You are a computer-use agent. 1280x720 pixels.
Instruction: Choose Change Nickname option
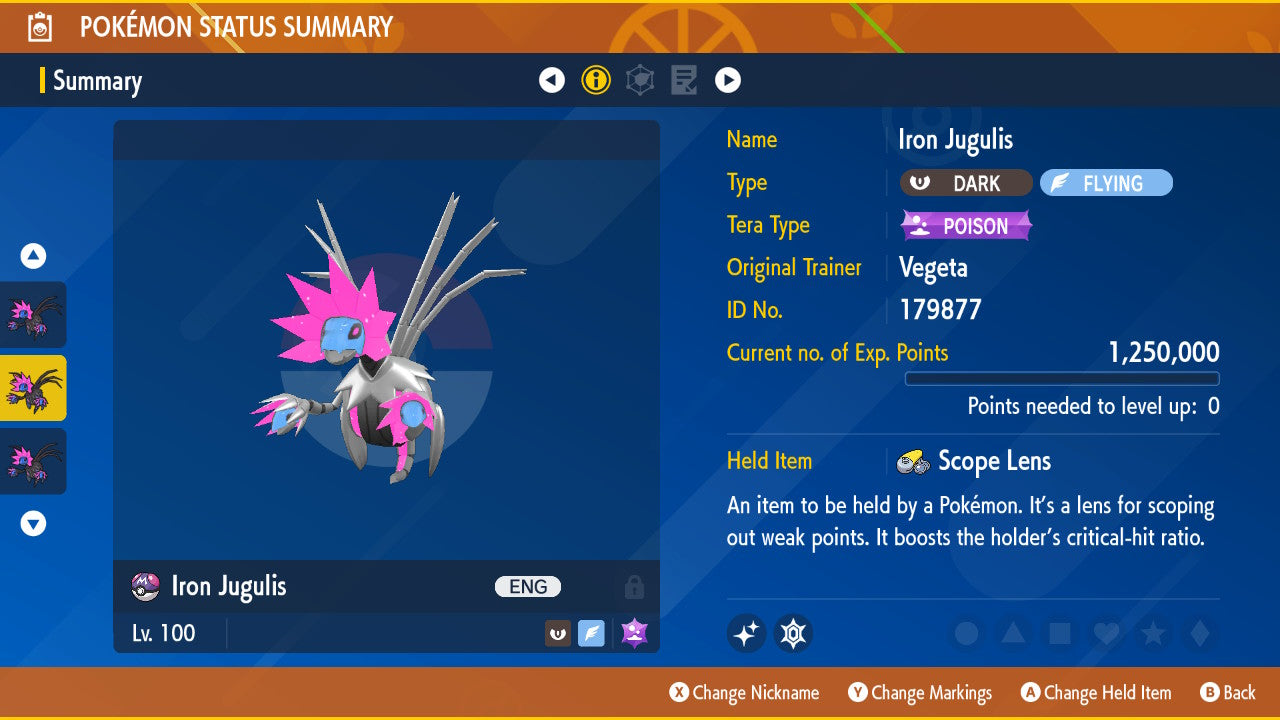744,693
